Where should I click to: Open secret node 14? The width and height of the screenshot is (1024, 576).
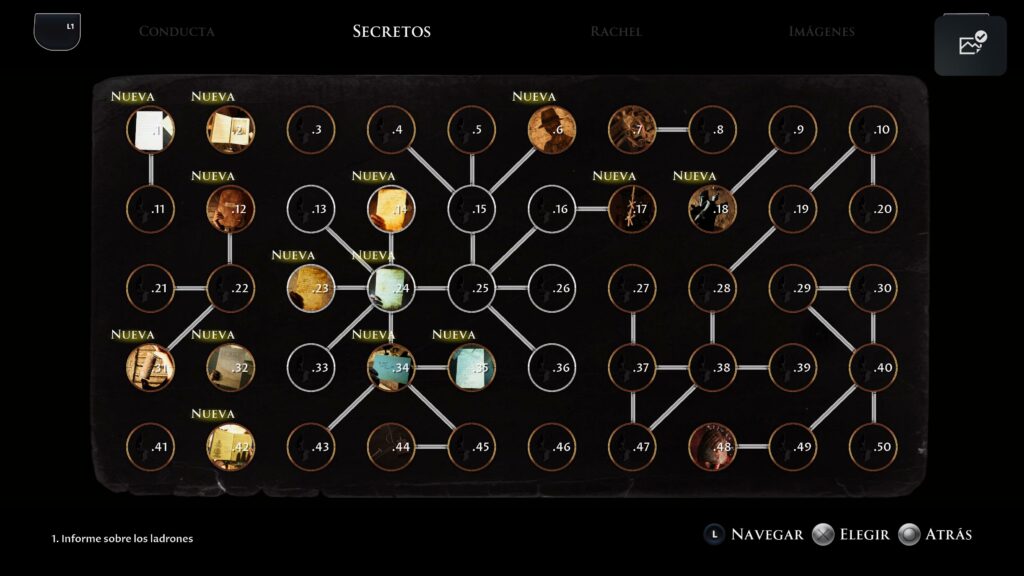coord(391,209)
